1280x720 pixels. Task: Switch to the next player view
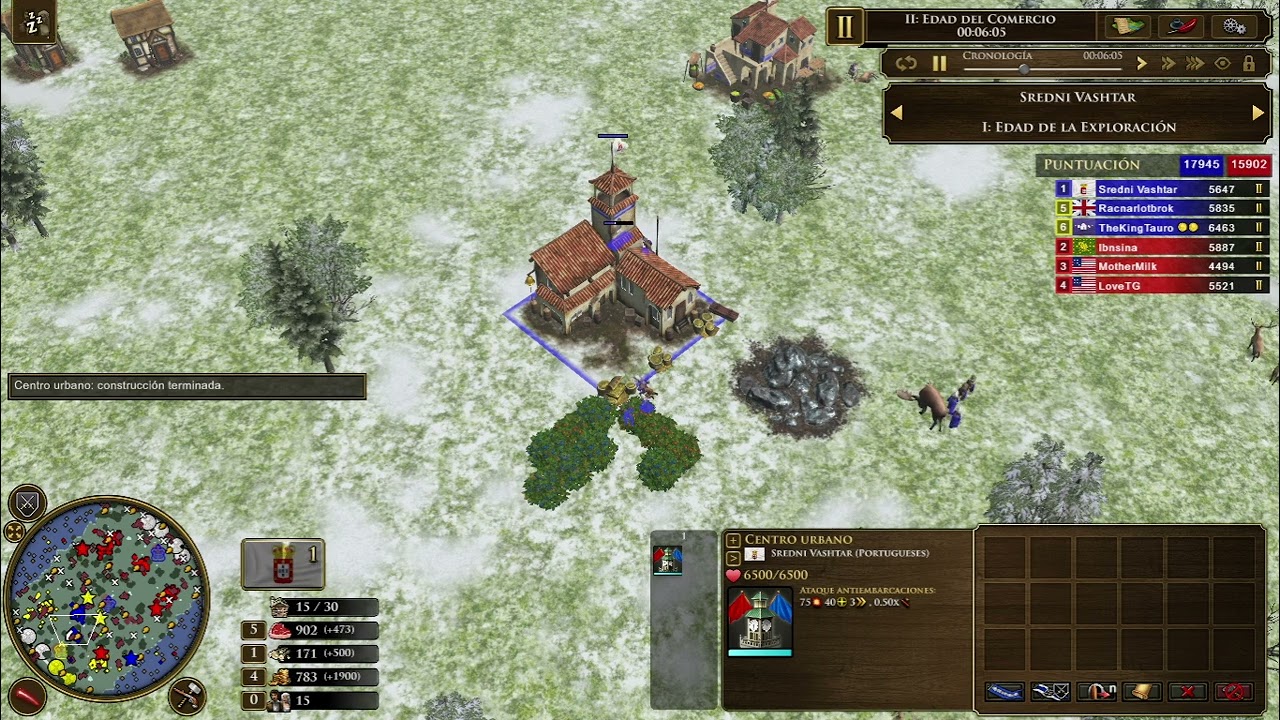(1257, 113)
